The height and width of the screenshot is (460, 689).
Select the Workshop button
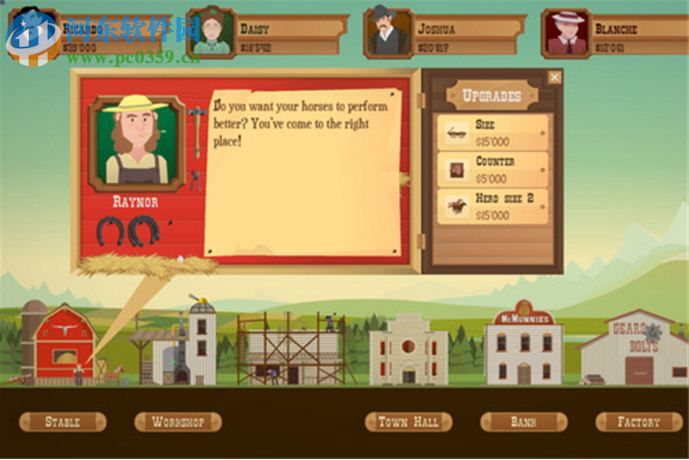(178, 422)
